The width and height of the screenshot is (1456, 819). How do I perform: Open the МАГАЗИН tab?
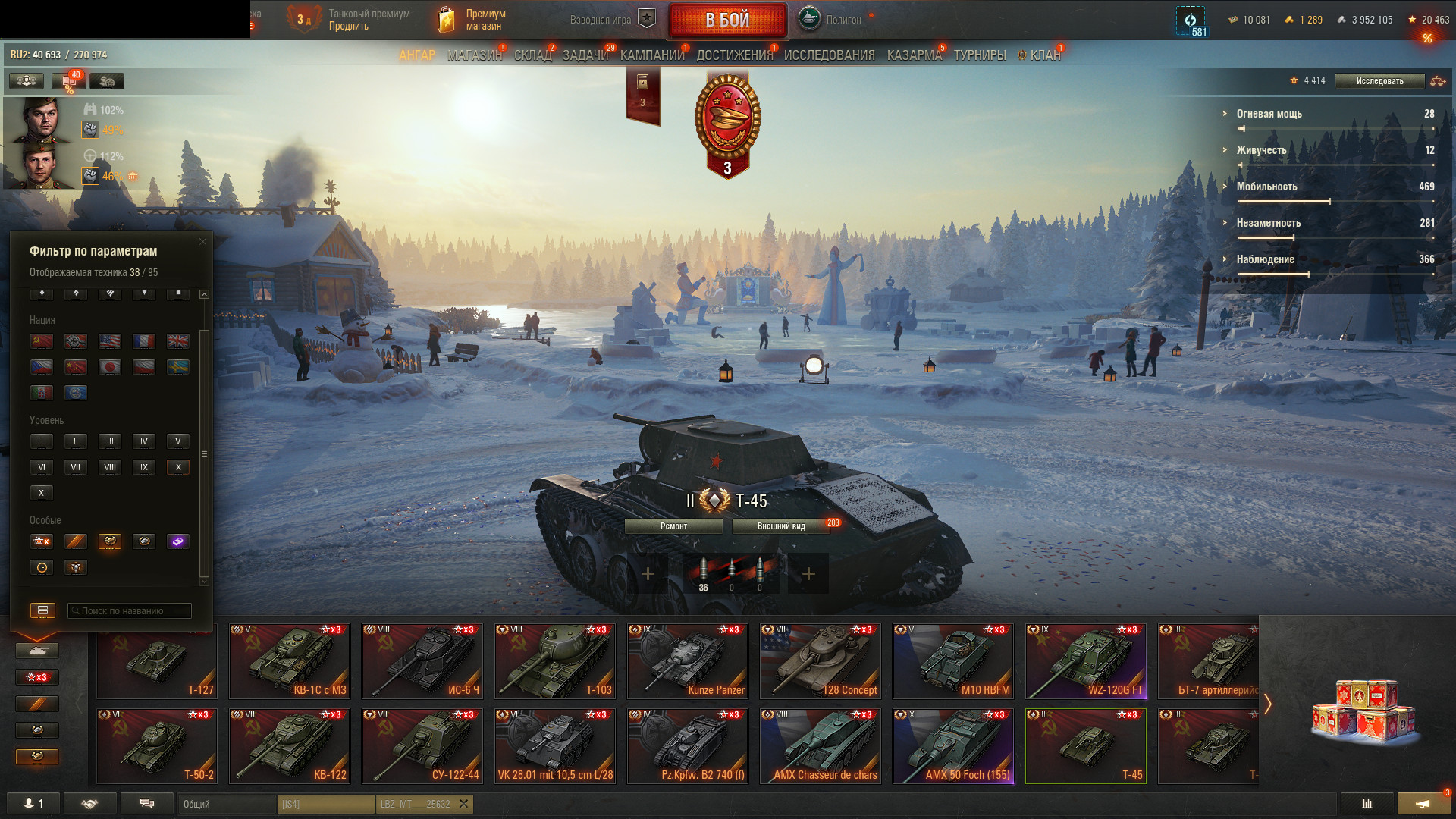tap(474, 55)
